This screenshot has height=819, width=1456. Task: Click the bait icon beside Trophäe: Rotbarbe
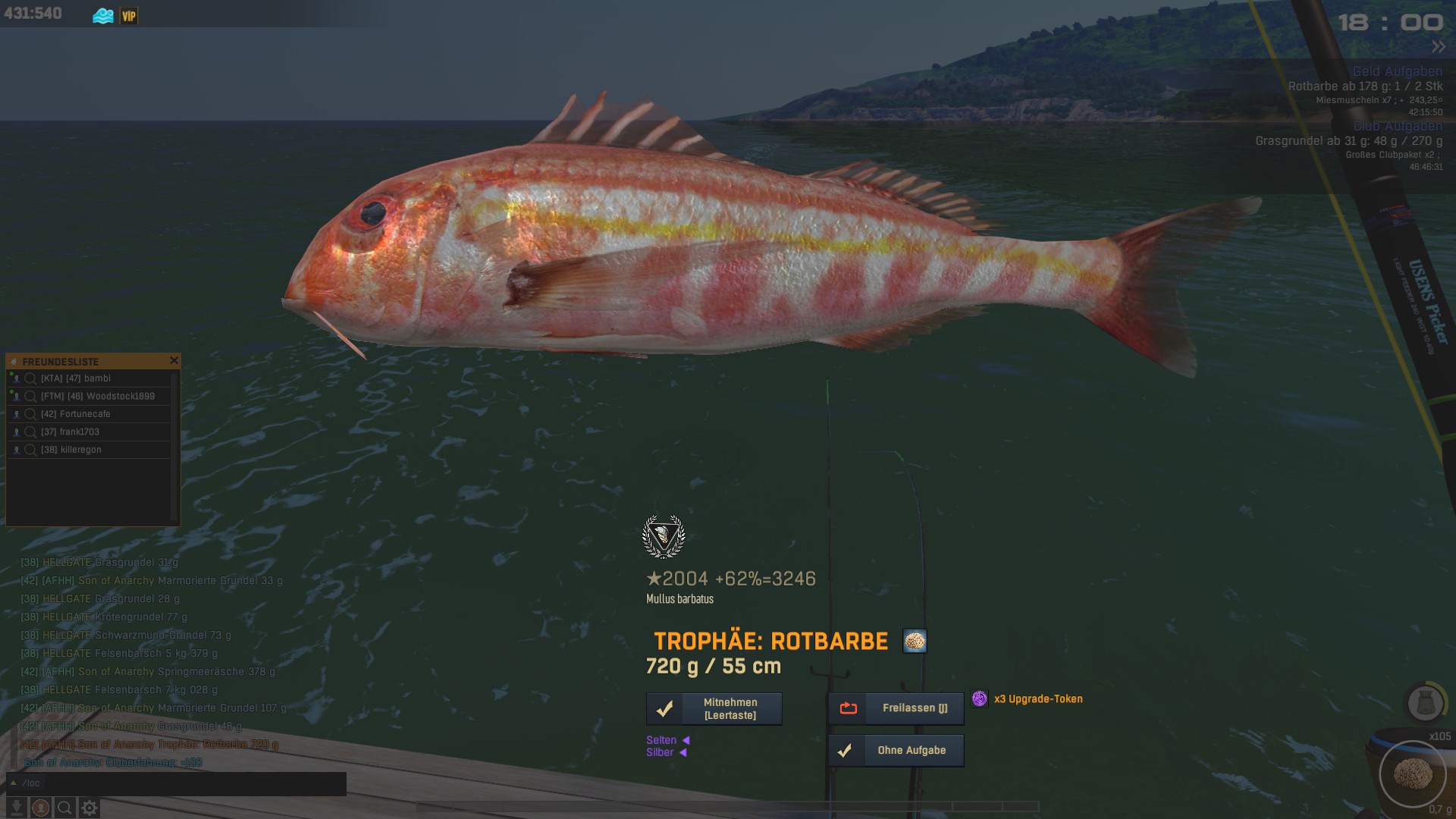coord(915,642)
